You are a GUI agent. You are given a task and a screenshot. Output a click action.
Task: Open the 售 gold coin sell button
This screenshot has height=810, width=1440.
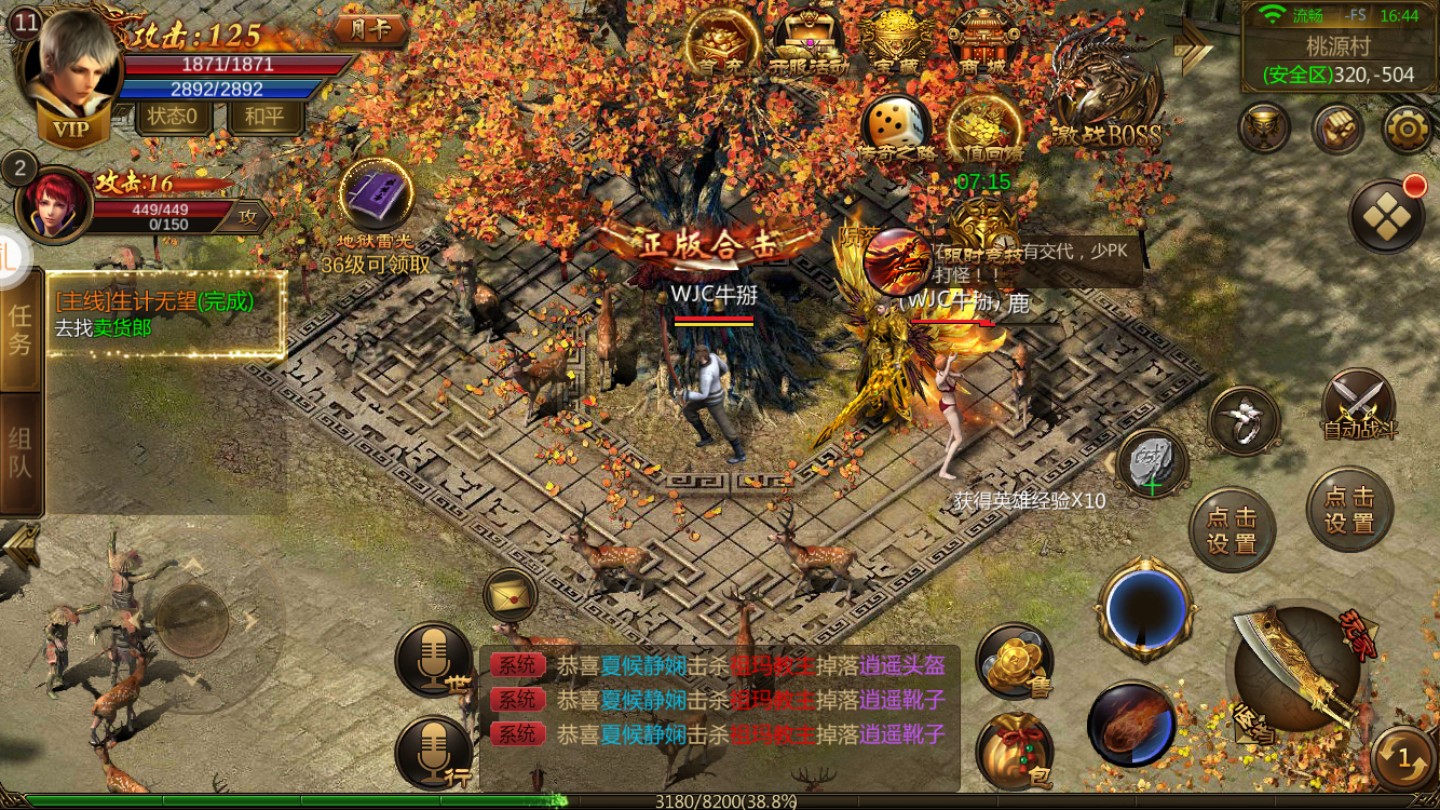coord(1014,661)
